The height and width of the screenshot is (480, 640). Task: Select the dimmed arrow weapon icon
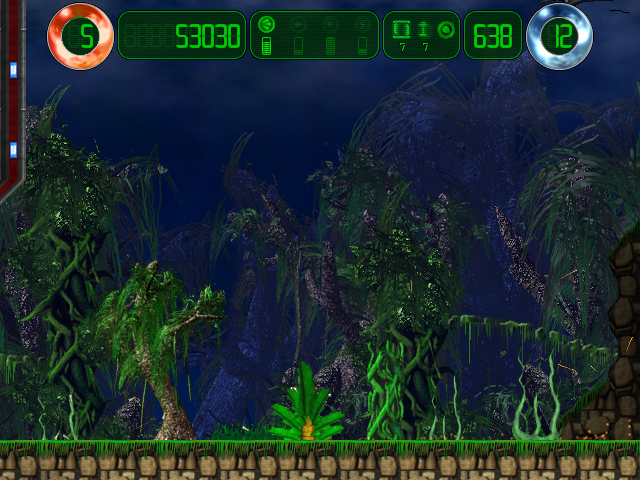(x=298, y=24)
